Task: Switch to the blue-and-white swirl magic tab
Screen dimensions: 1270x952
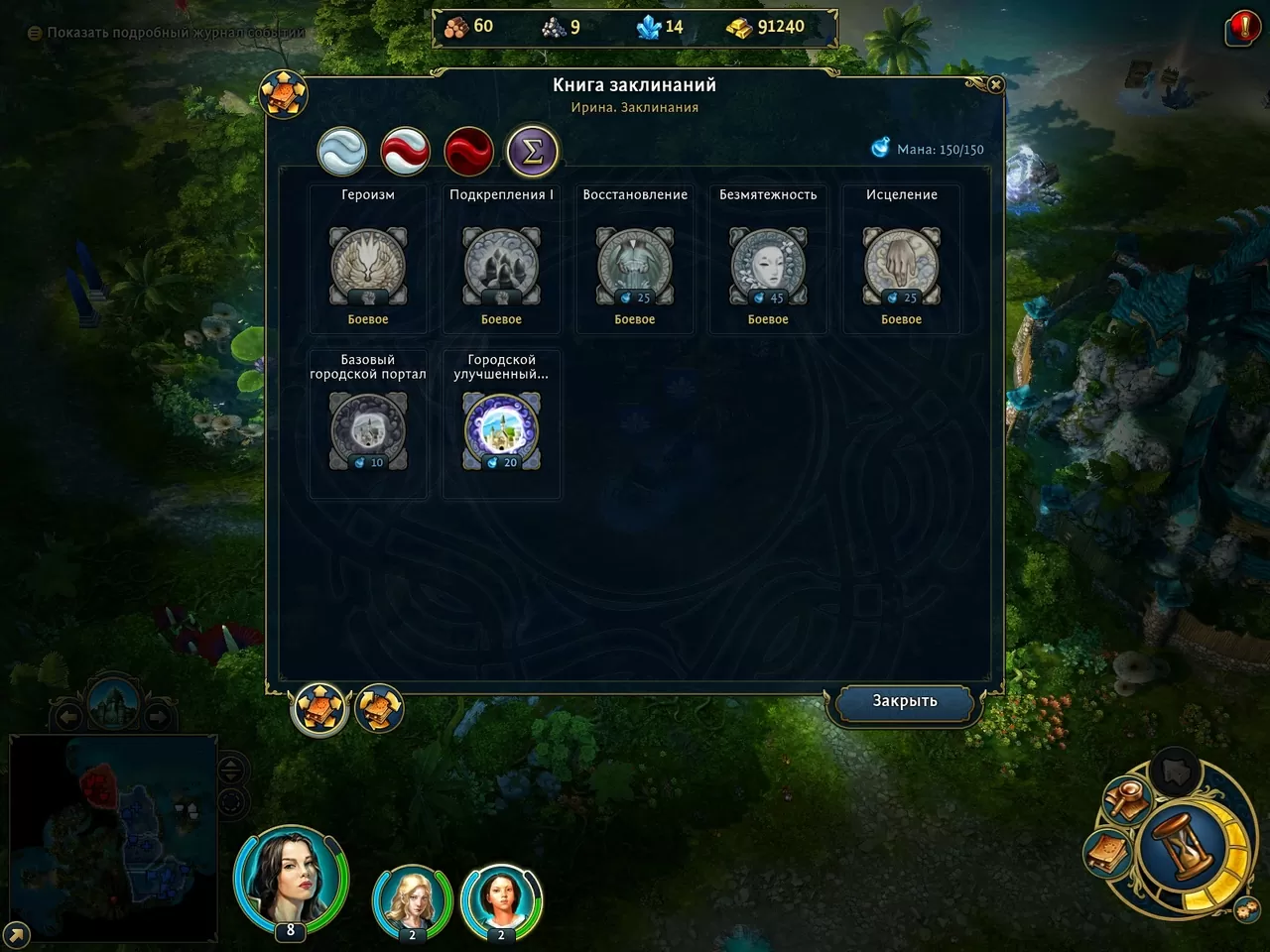Action: pos(342,152)
